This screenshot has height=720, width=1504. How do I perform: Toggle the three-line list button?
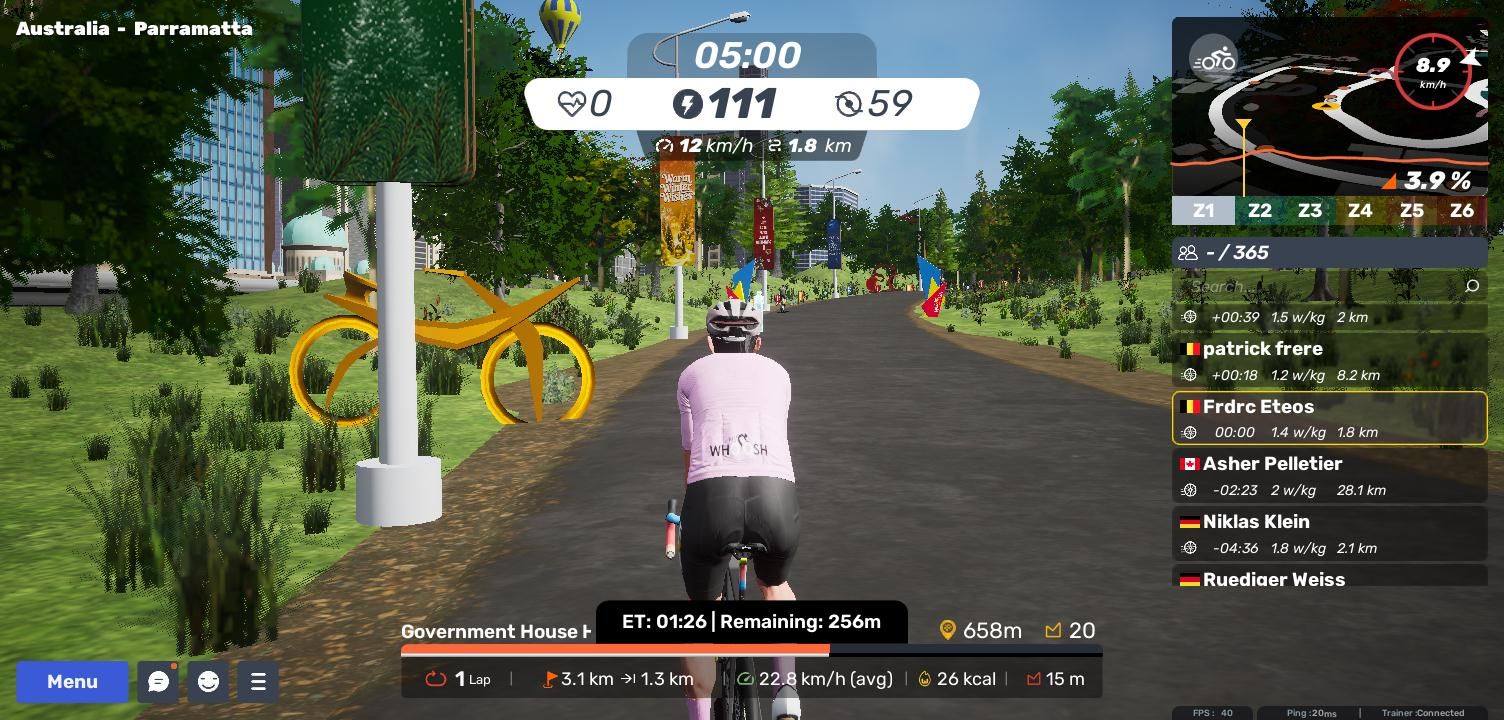[x=258, y=682]
